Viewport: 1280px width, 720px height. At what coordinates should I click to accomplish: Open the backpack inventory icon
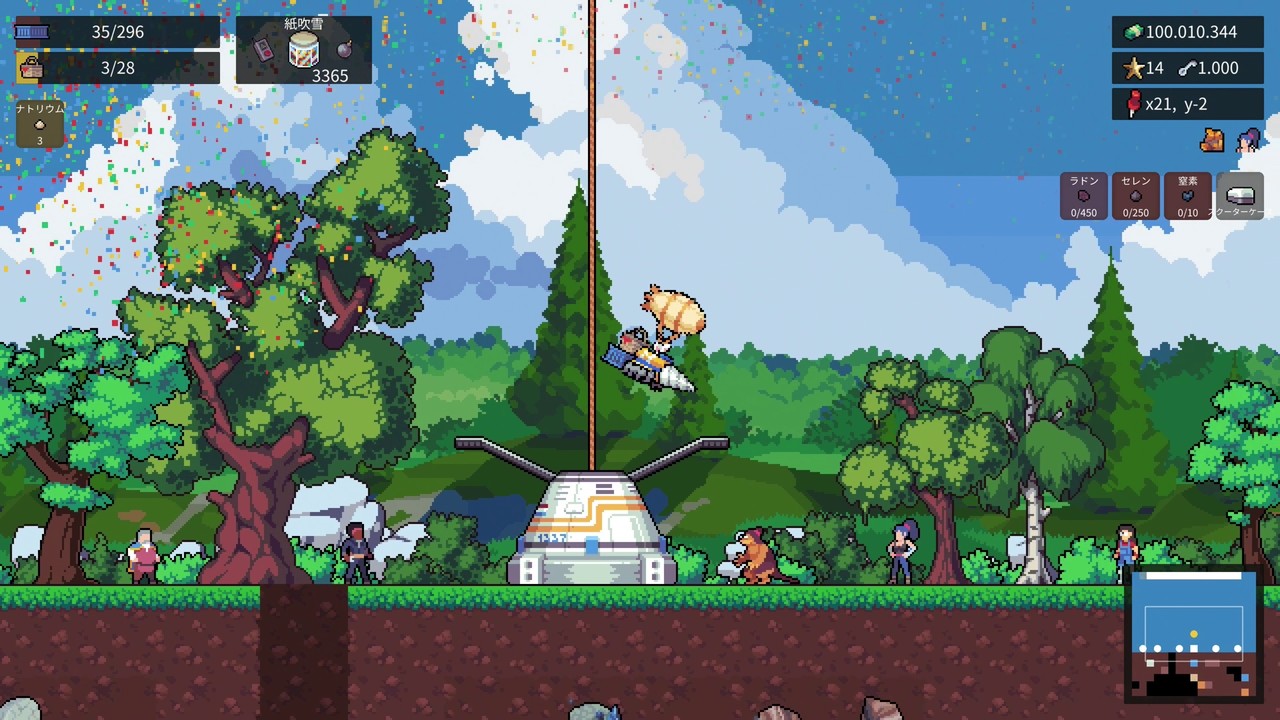pos(30,67)
